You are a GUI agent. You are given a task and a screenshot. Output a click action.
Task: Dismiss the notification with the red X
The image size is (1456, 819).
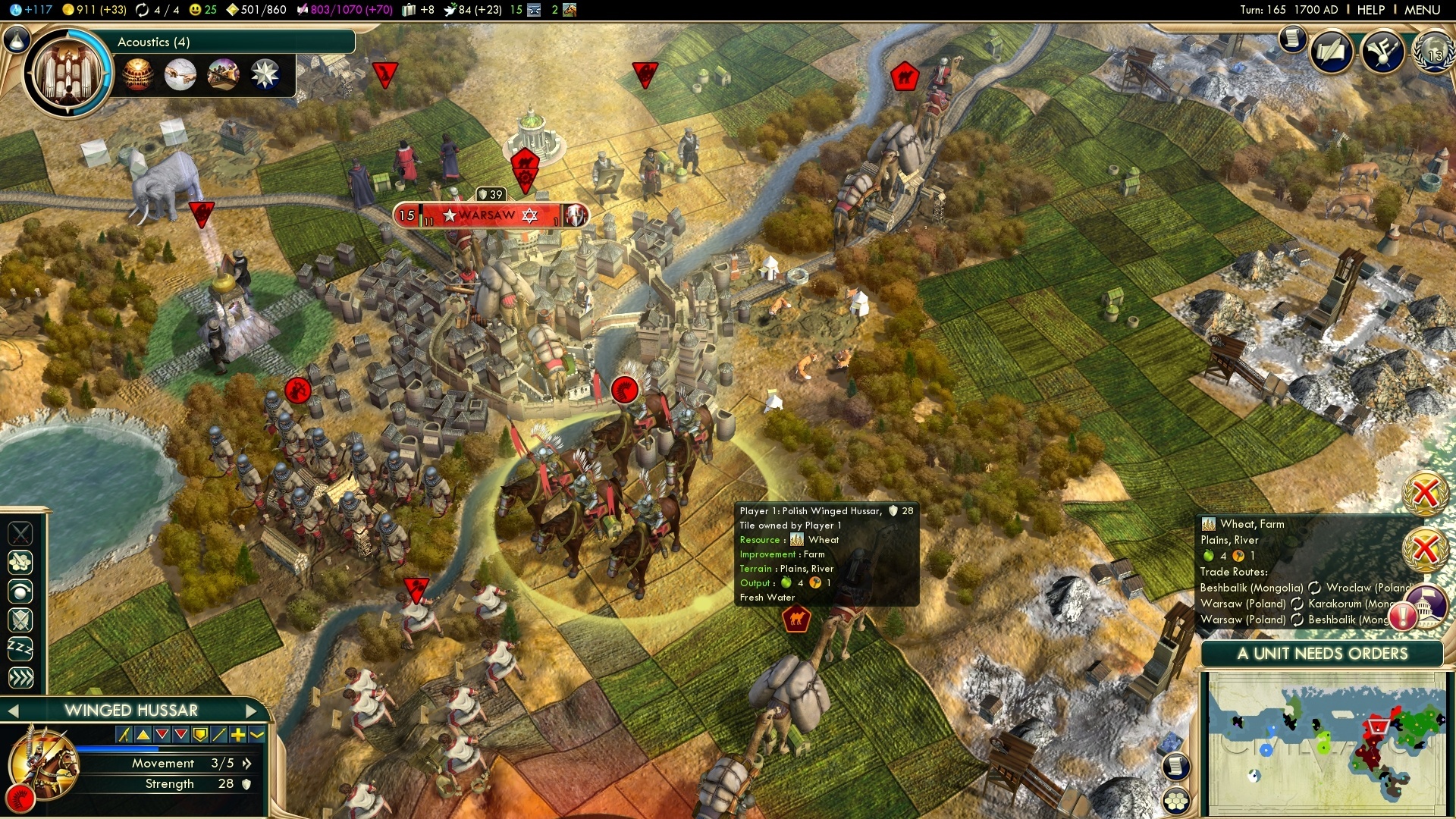click(x=1425, y=491)
